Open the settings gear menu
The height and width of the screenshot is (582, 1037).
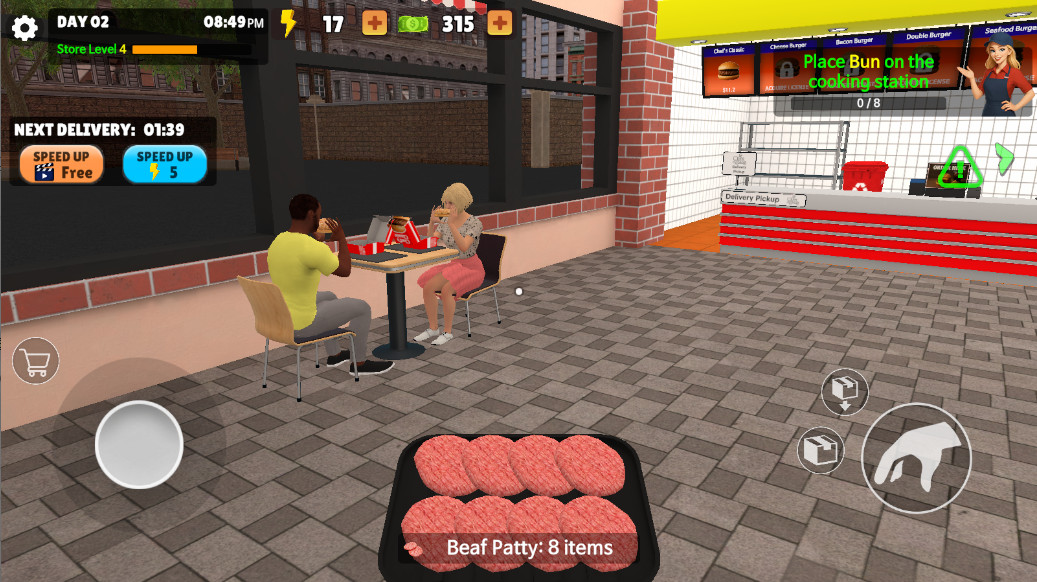pyautogui.click(x=25, y=27)
